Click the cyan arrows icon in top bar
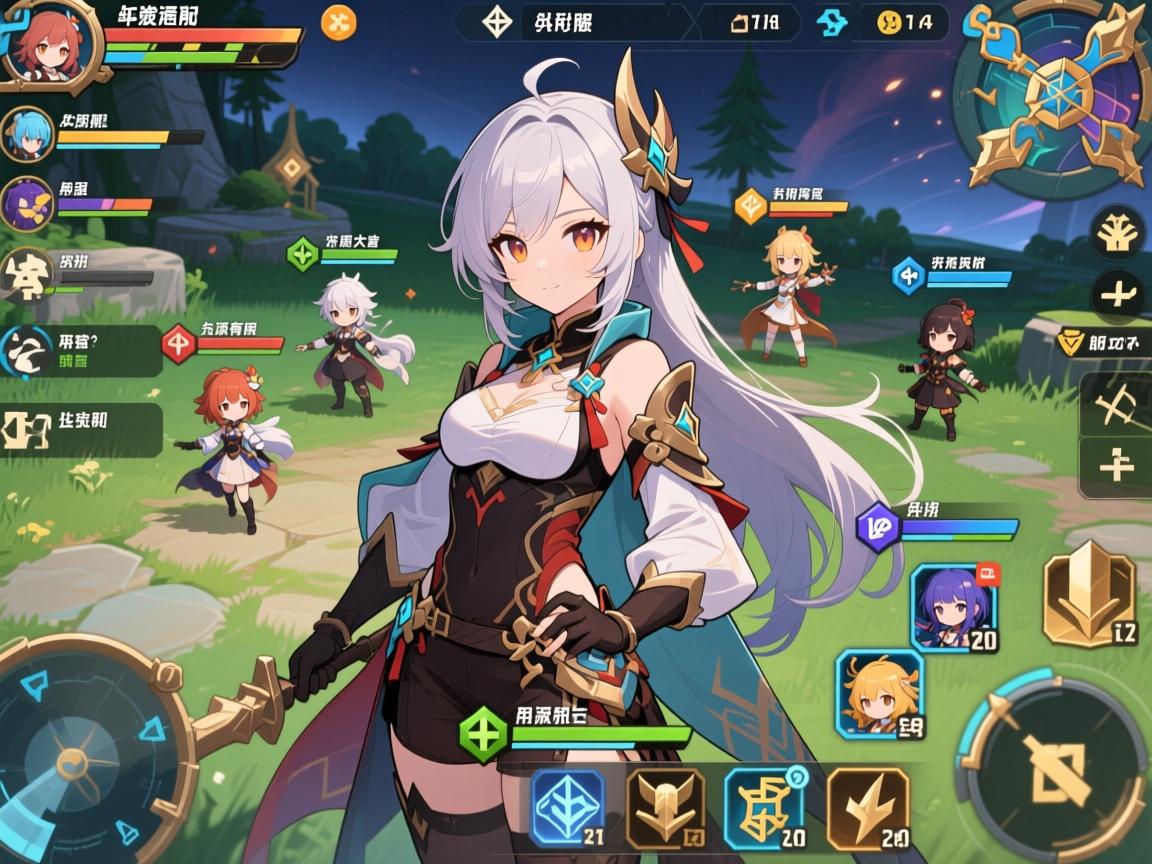This screenshot has width=1152, height=864. (x=831, y=22)
